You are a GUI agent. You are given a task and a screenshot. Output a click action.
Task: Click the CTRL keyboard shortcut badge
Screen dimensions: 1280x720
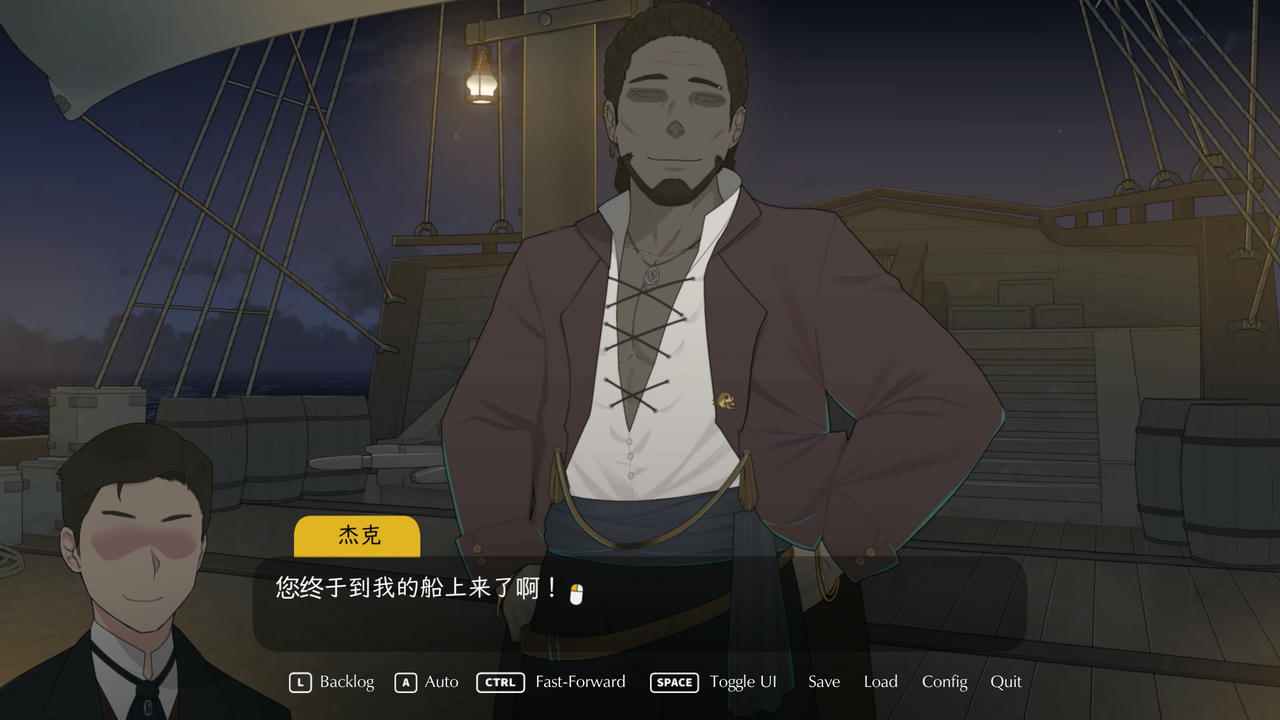[500, 682]
